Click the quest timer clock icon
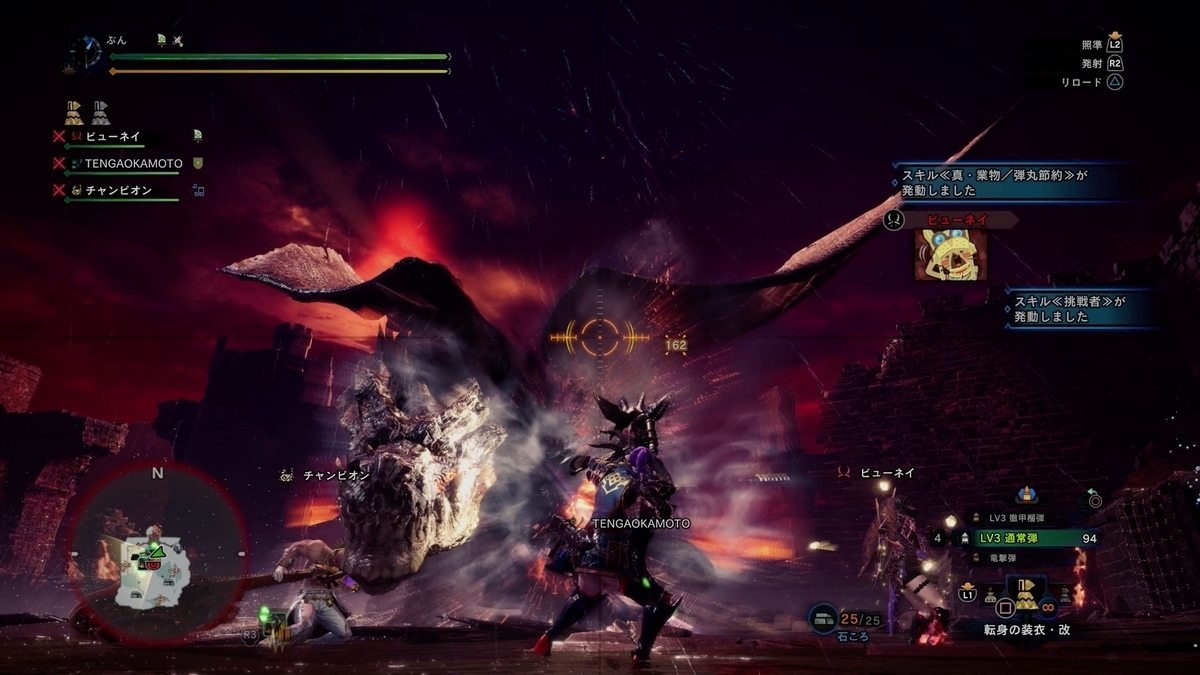 (86, 54)
